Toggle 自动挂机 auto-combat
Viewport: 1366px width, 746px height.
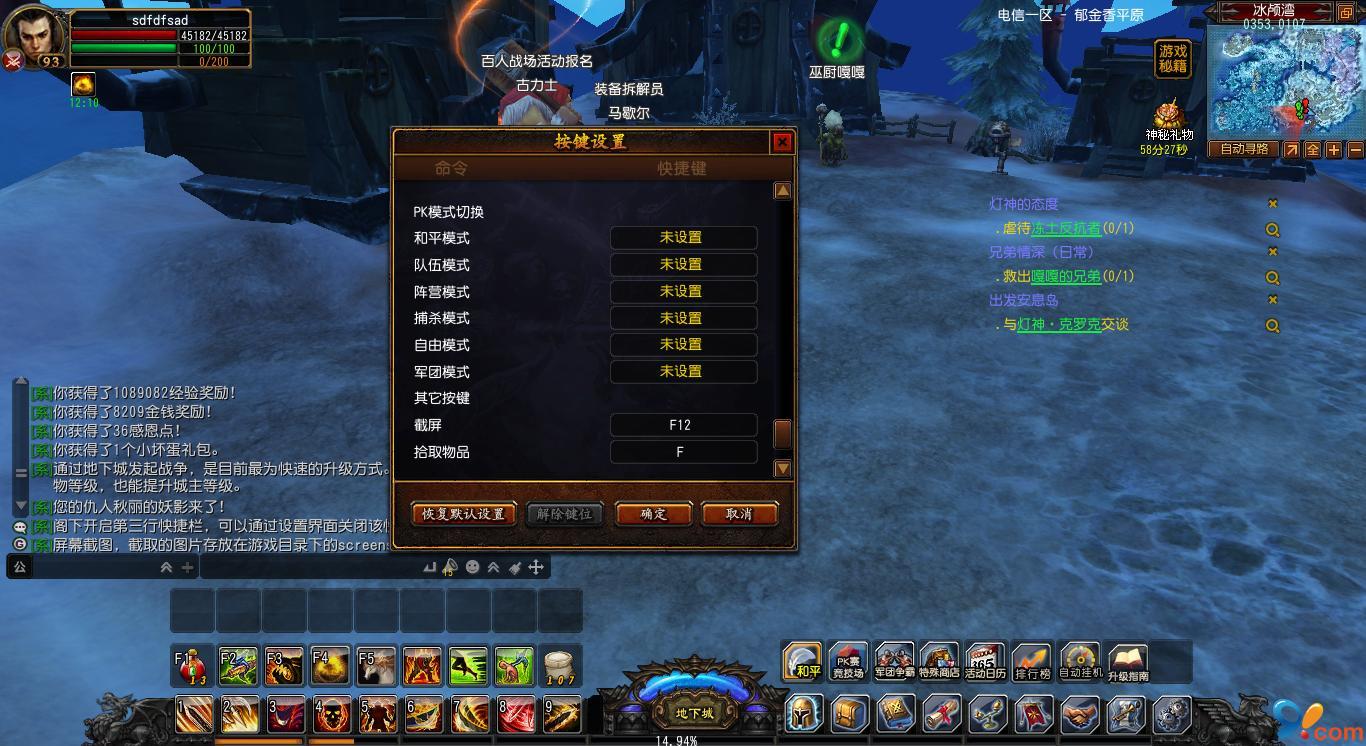coord(1080,661)
